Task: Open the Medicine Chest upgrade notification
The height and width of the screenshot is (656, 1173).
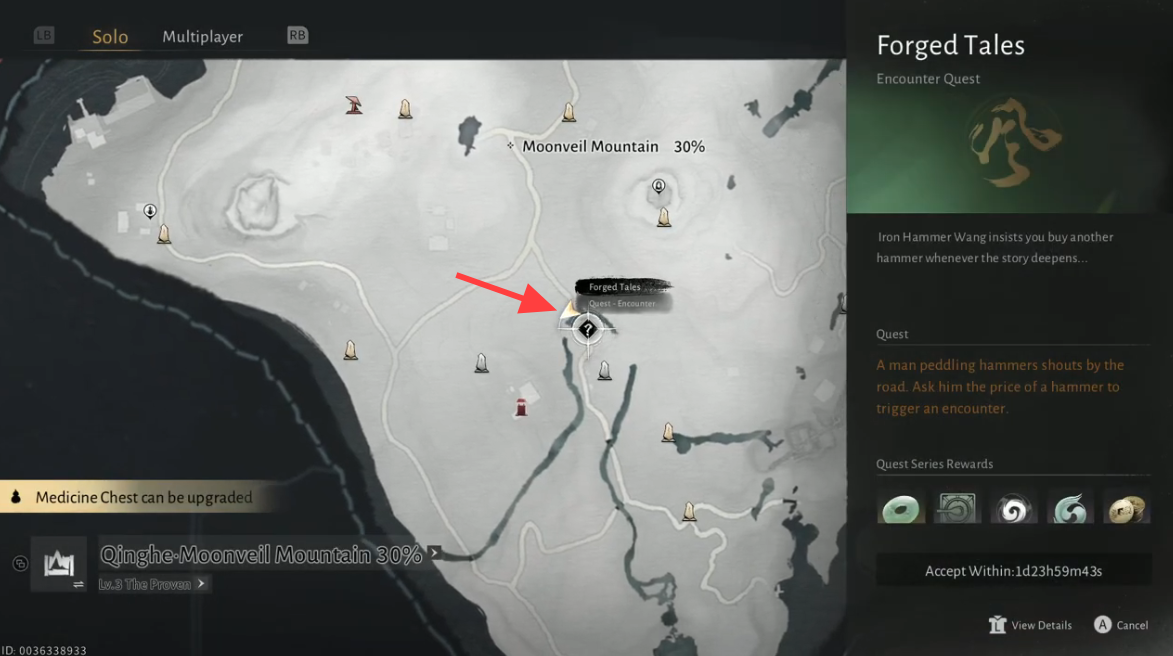Action: pos(142,497)
